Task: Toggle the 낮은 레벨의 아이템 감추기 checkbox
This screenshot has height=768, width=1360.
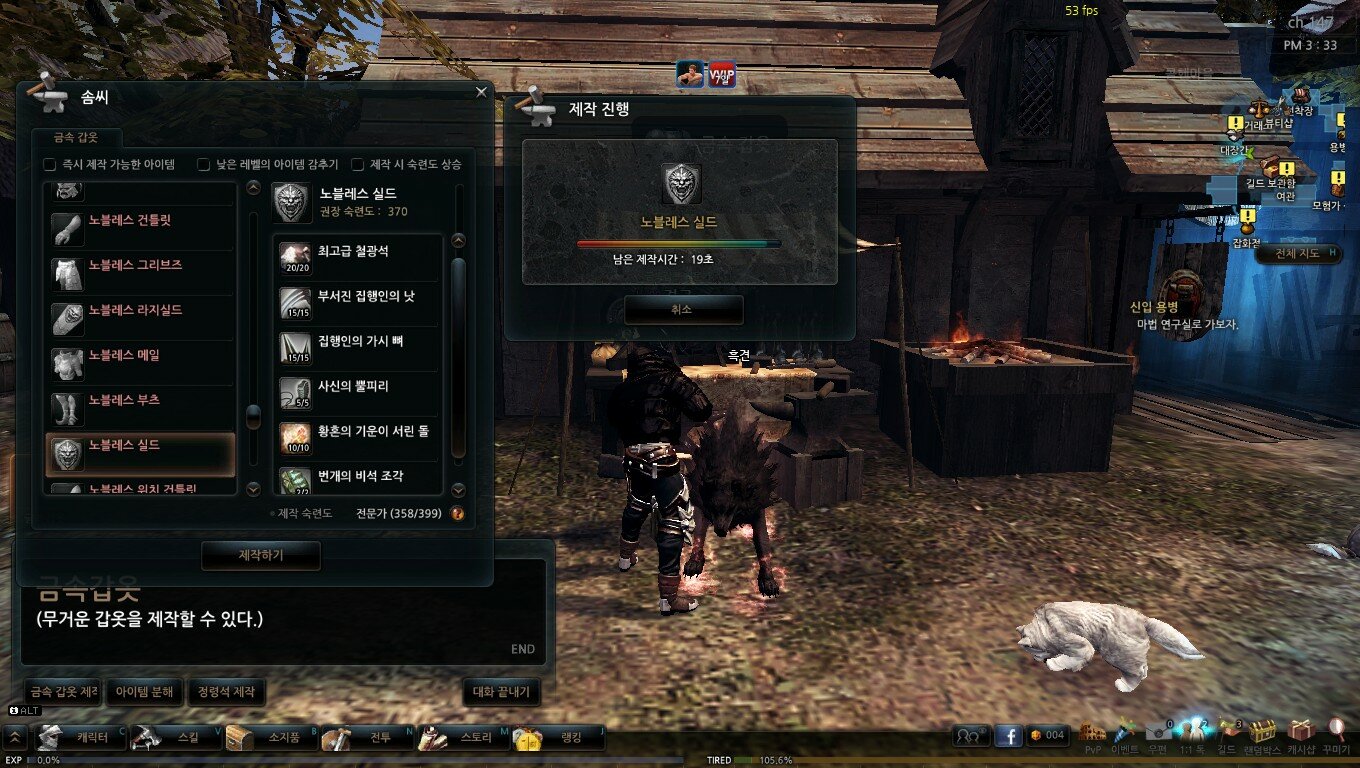Action: point(203,164)
